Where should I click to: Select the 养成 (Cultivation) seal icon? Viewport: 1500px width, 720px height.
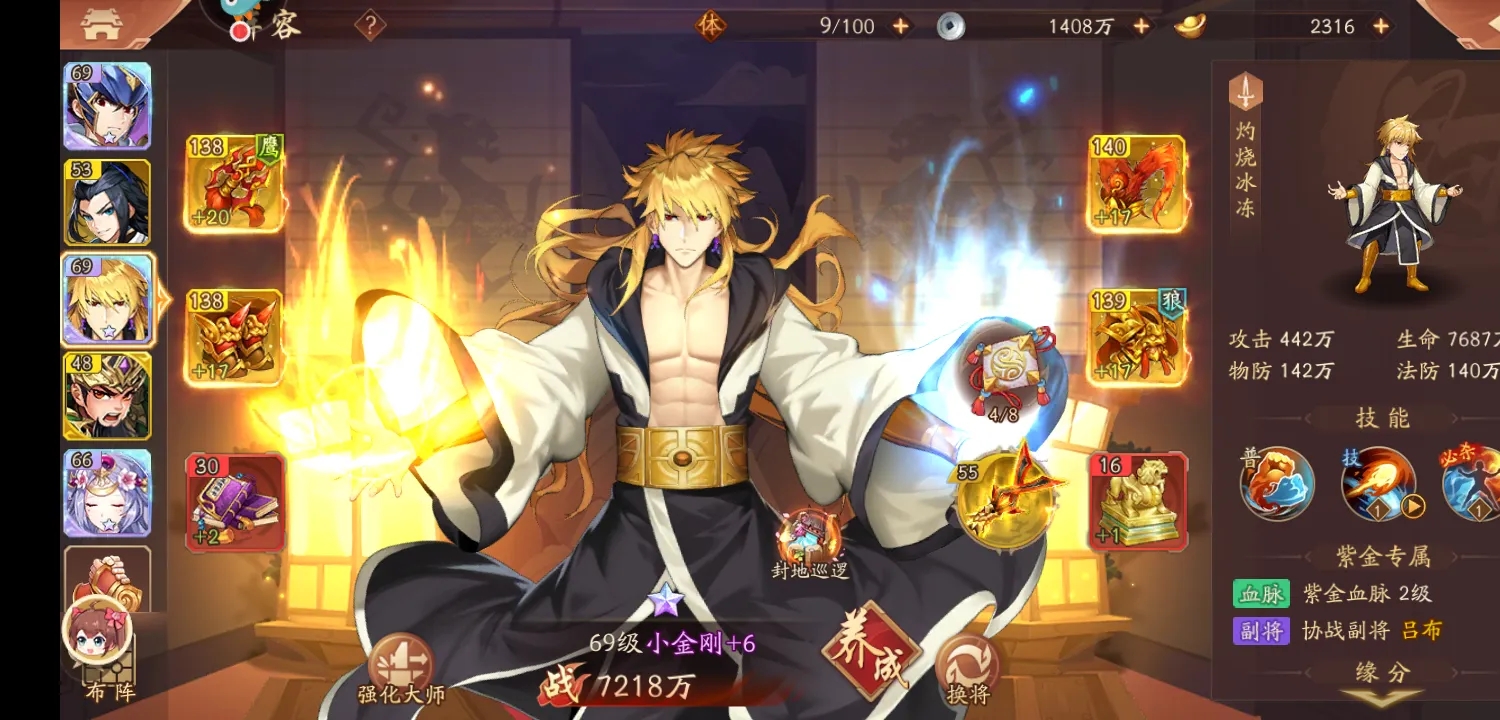(874, 655)
